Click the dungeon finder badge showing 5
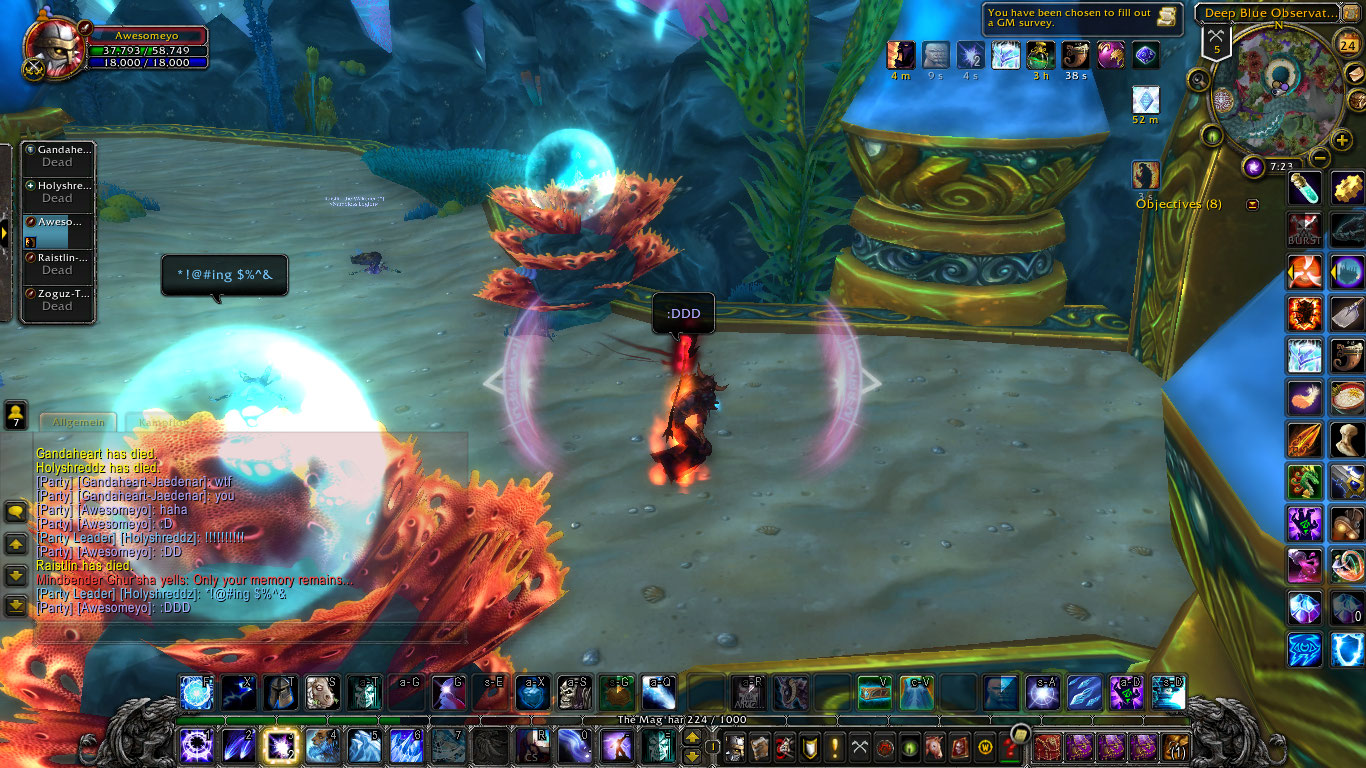The width and height of the screenshot is (1366, 768). (x=1216, y=42)
